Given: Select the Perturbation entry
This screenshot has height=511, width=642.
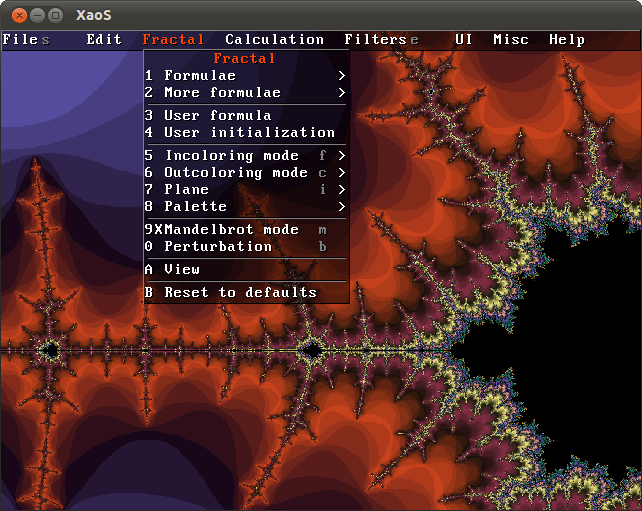Looking at the screenshot, I should [x=218, y=247].
